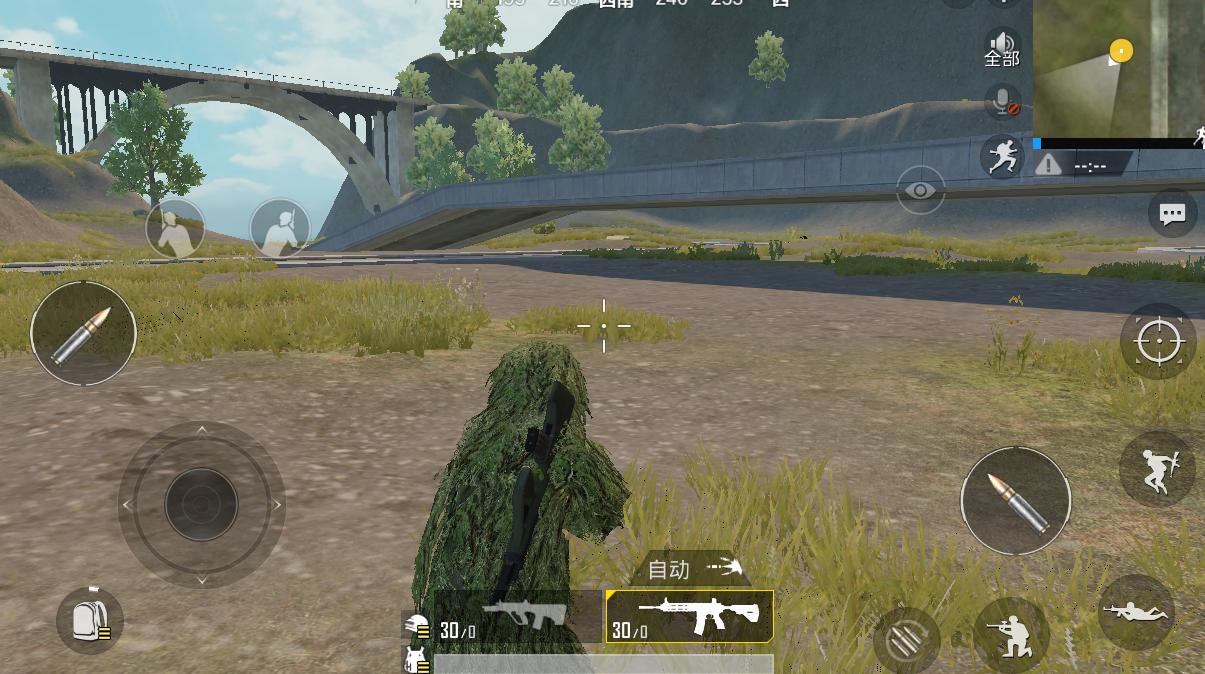Lean left with the peek button
Viewport: 1205px width, 674px height.
pyautogui.click(x=175, y=228)
